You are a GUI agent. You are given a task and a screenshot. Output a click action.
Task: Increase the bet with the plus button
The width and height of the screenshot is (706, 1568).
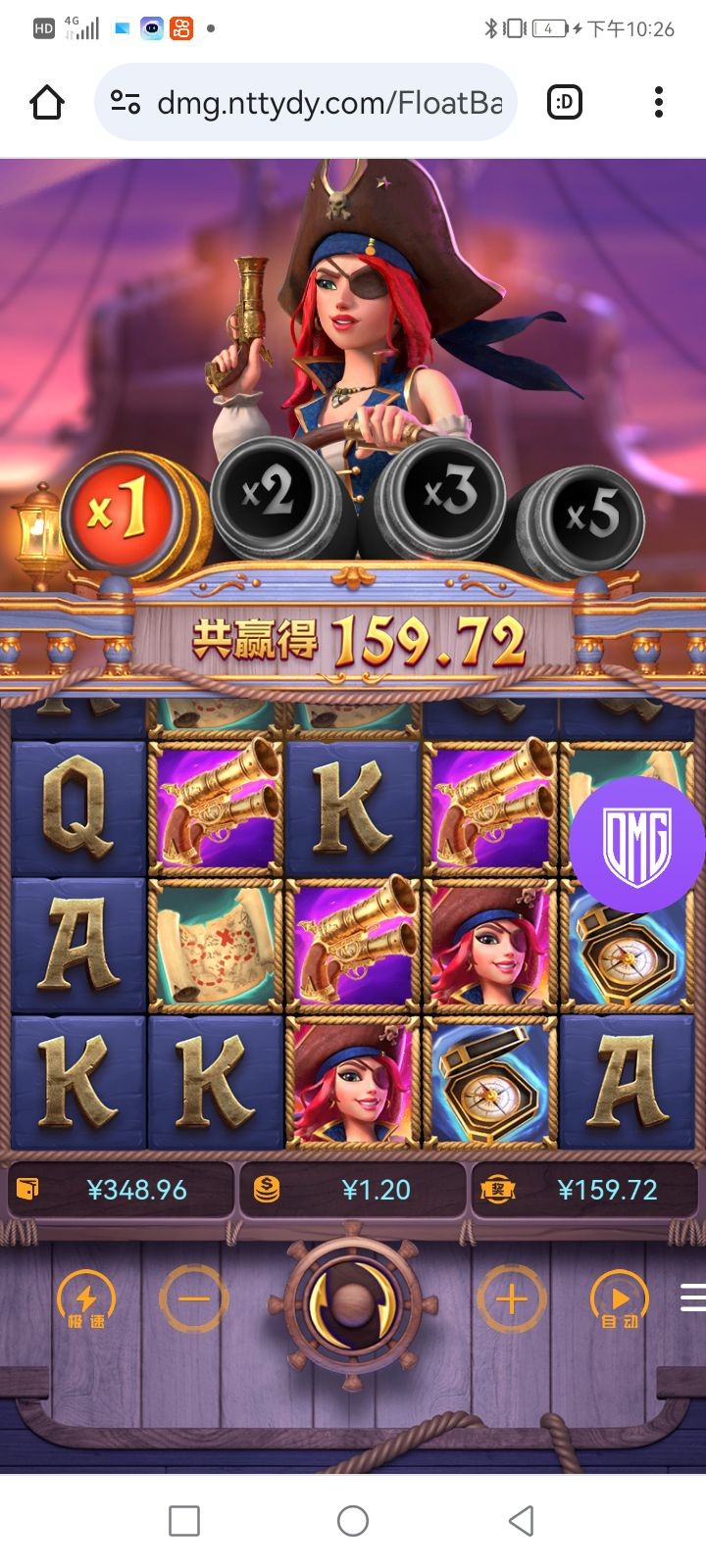pyautogui.click(x=511, y=1299)
